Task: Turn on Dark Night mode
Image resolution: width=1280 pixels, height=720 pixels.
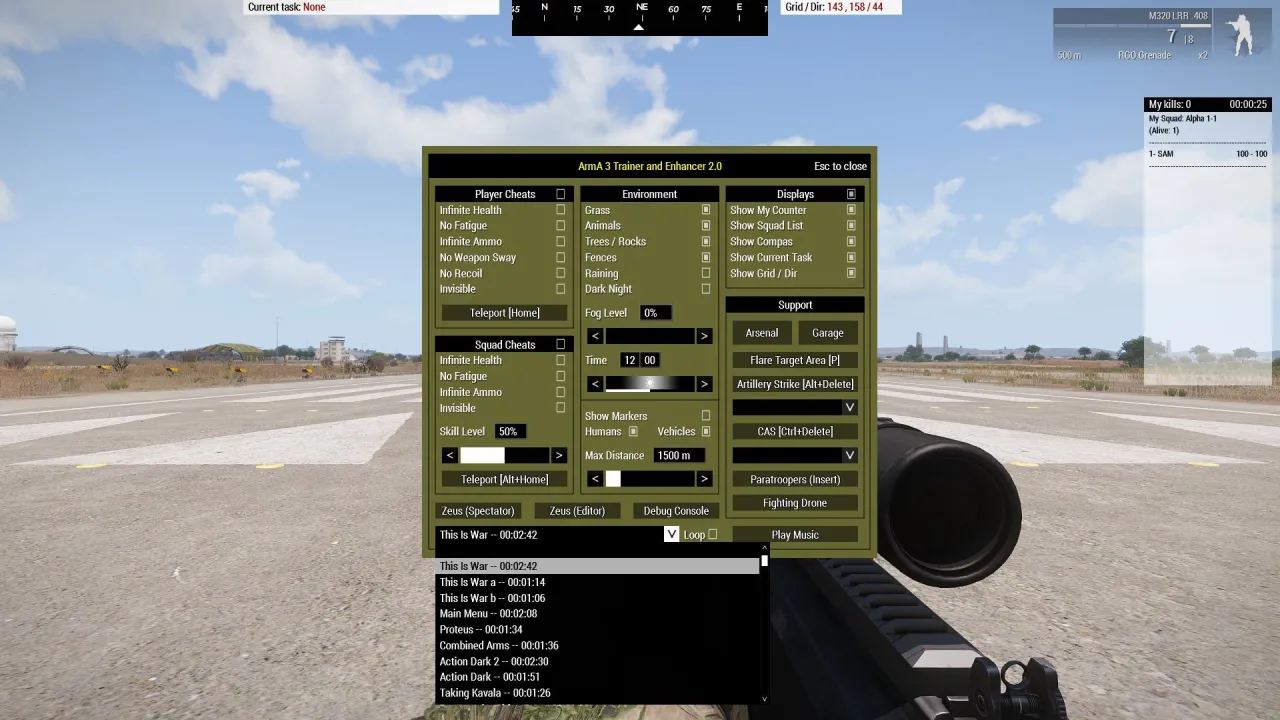Action: [x=707, y=289]
